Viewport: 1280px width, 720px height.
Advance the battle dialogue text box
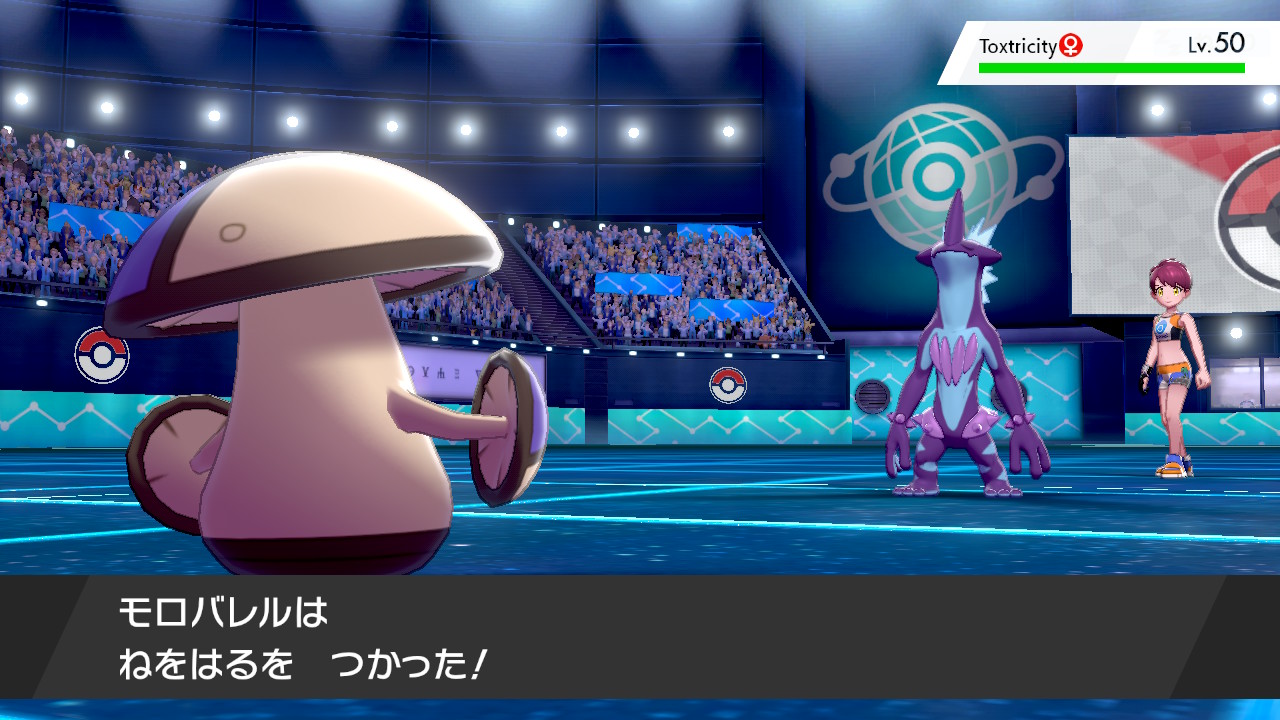[640, 640]
